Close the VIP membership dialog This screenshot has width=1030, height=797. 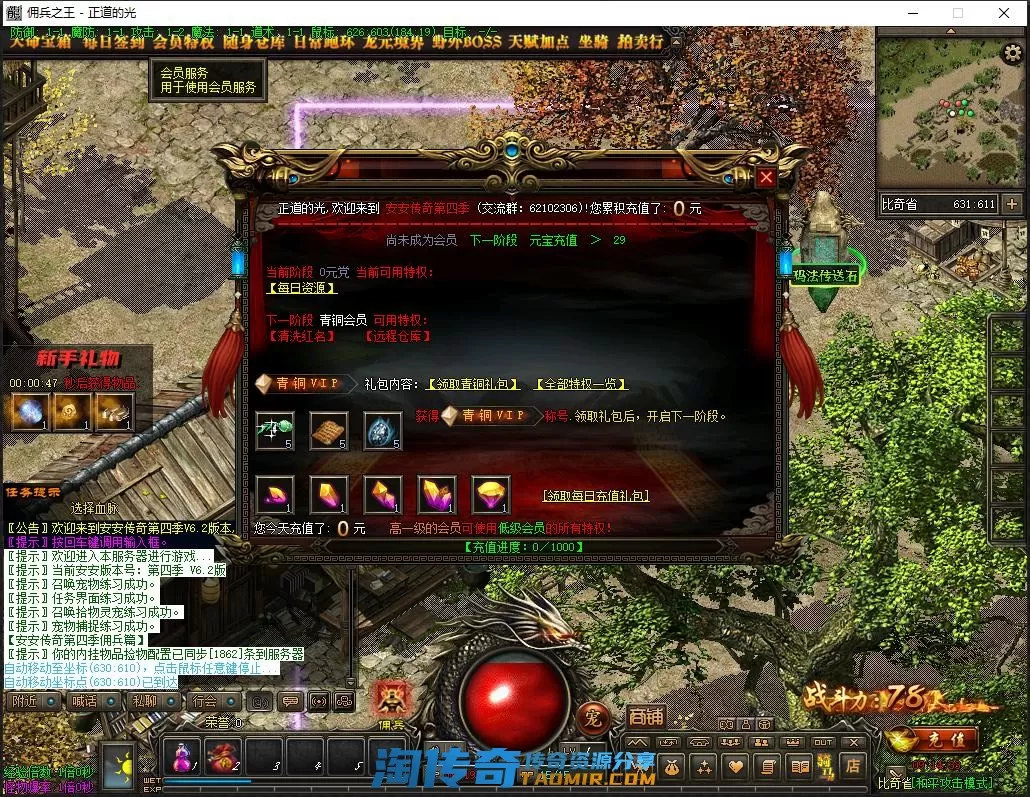tap(766, 178)
